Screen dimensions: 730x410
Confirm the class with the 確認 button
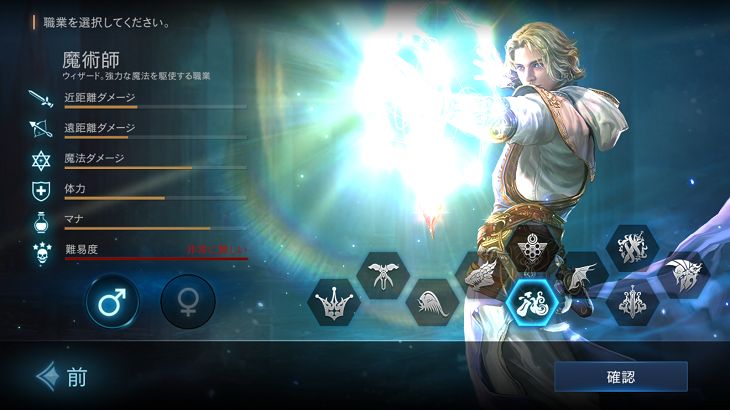pyautogui.click(x=620, y=377)
